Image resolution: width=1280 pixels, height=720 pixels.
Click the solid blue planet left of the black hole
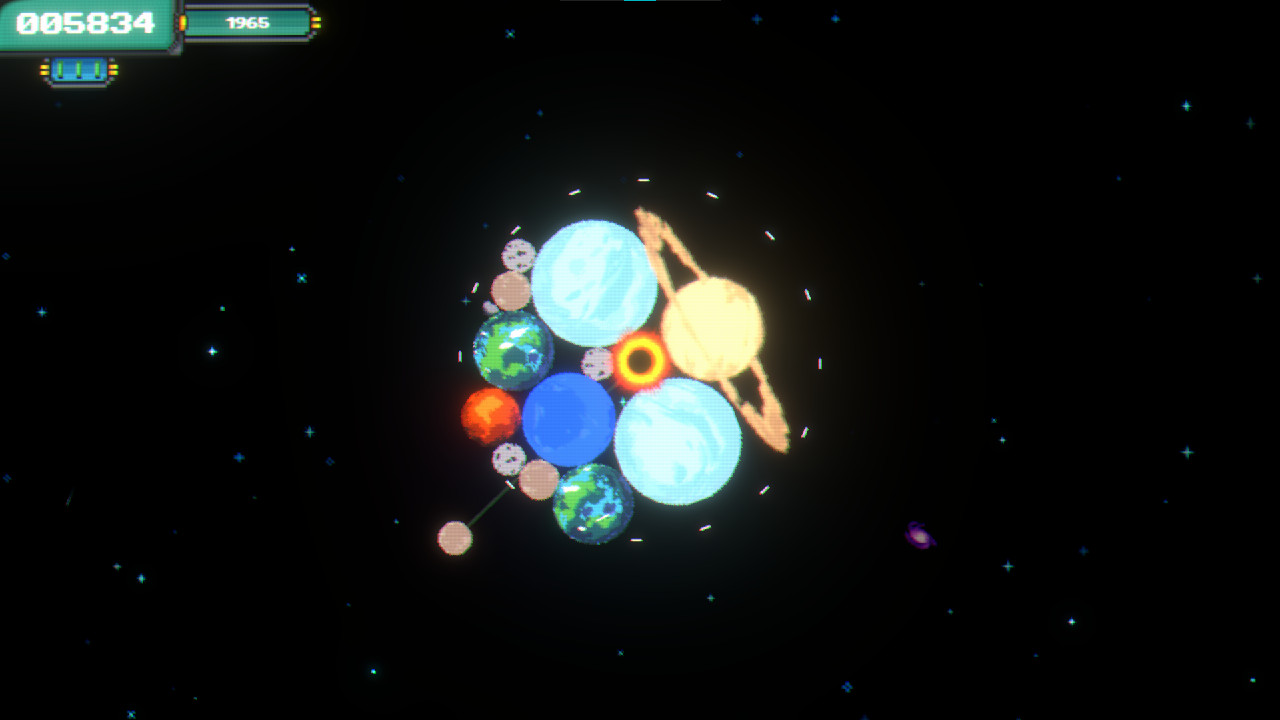click(x=567, y=418)
